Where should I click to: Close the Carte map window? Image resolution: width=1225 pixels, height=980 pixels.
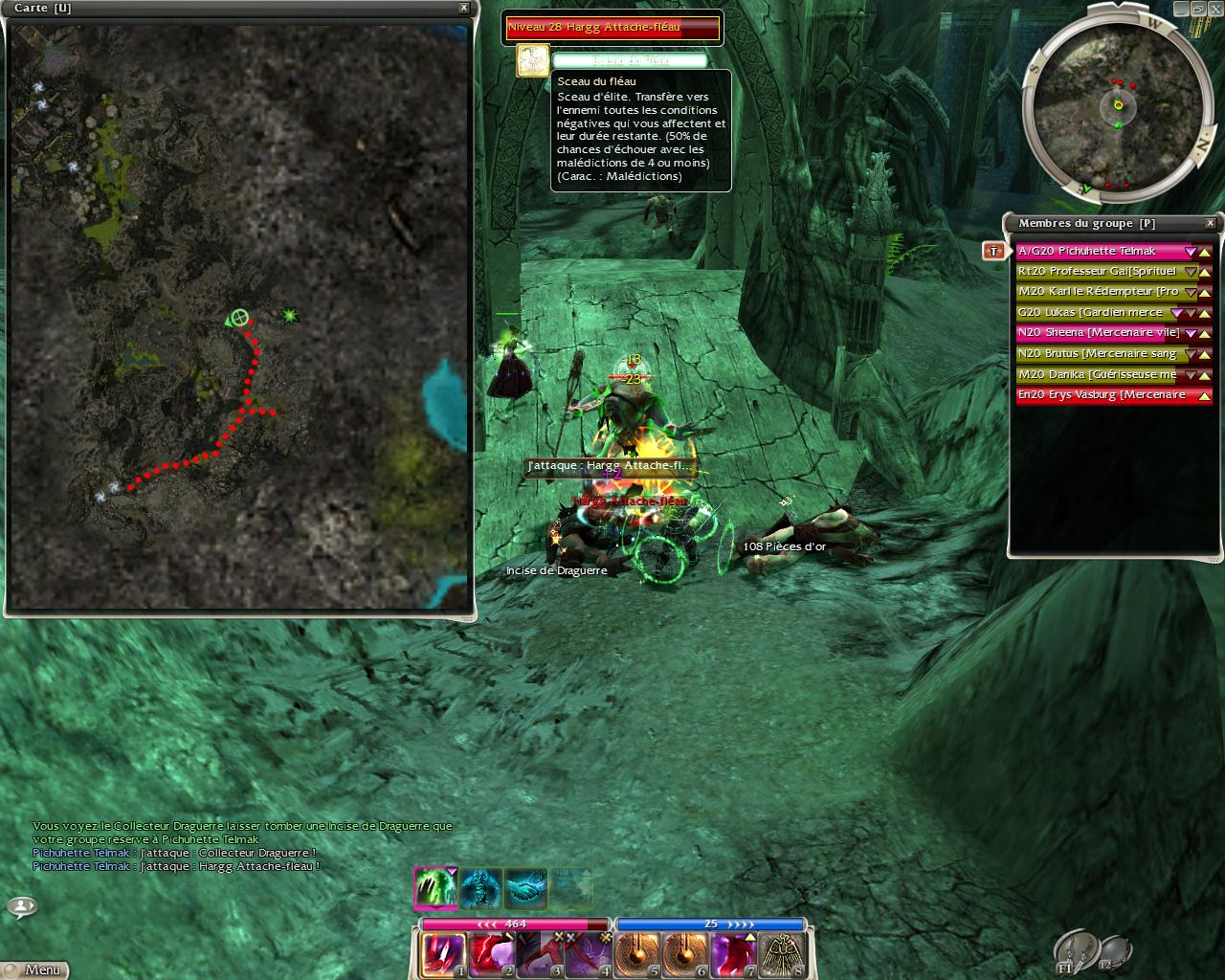464,8
